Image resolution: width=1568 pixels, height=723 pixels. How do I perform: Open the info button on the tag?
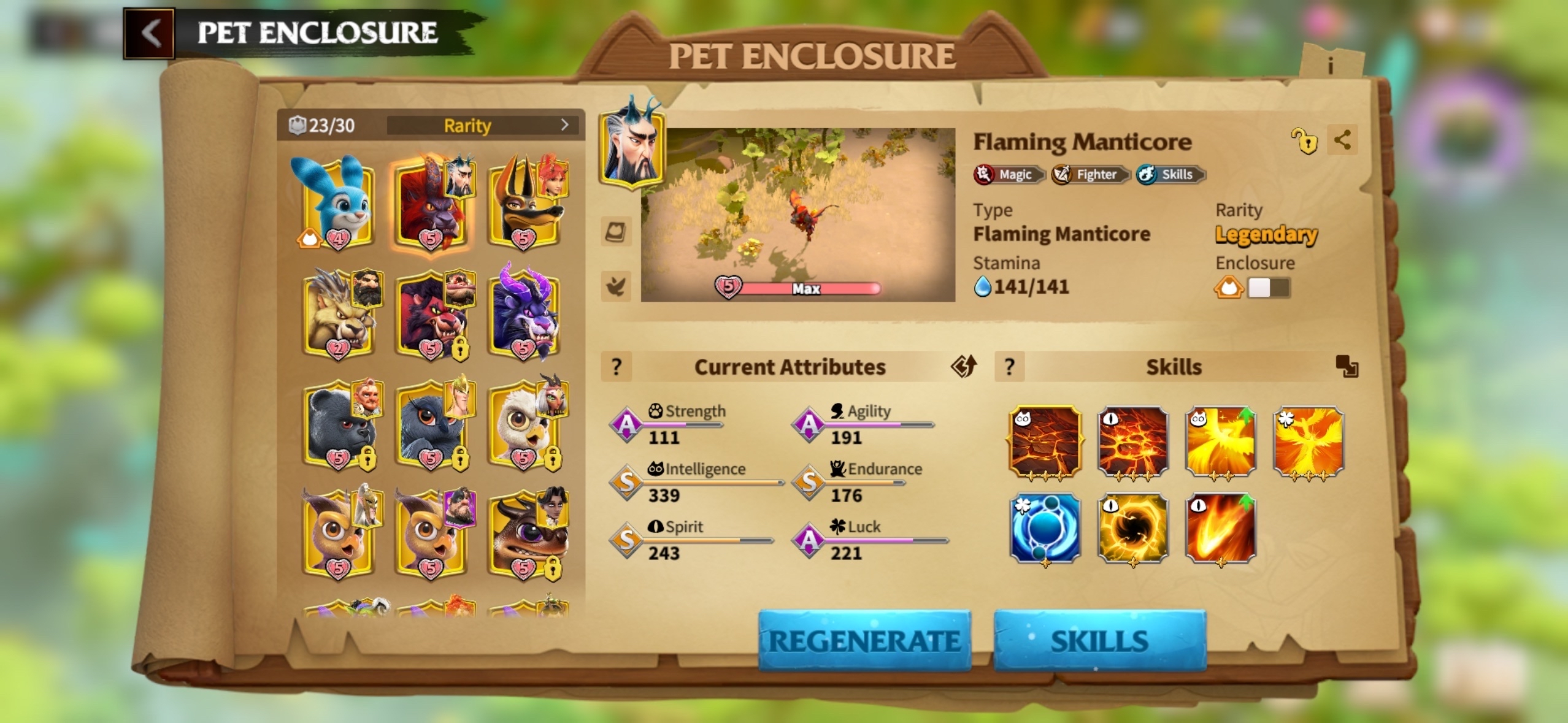pos(1330,65)
